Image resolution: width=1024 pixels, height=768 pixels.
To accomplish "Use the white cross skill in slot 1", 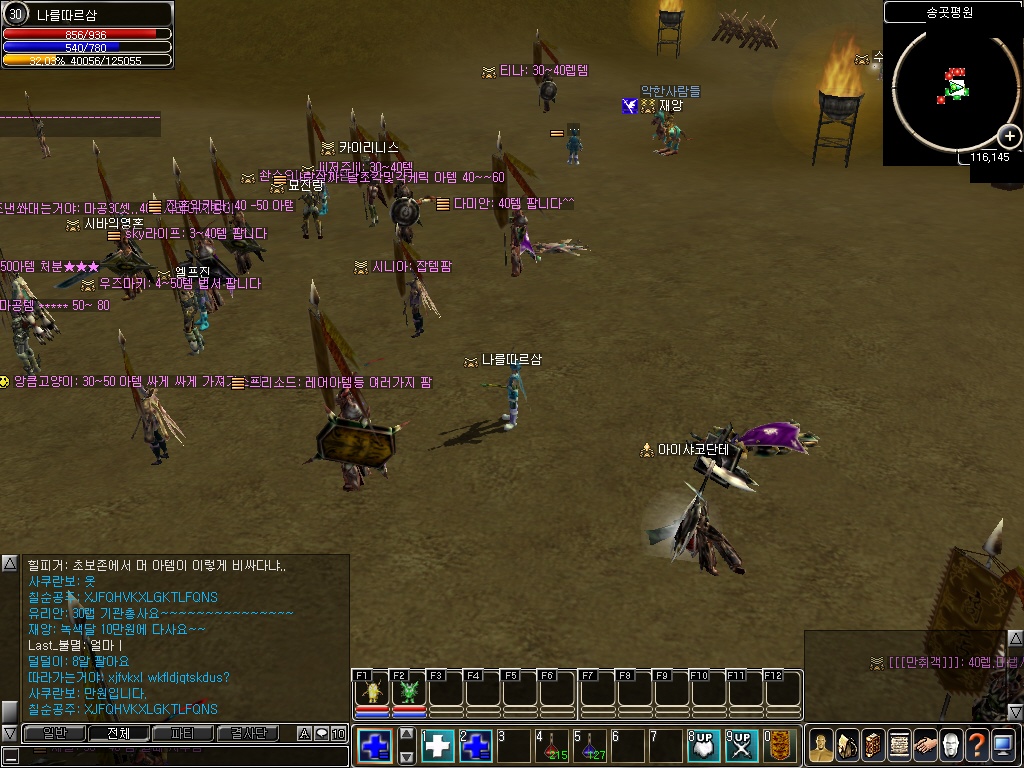I will [439, 746].
